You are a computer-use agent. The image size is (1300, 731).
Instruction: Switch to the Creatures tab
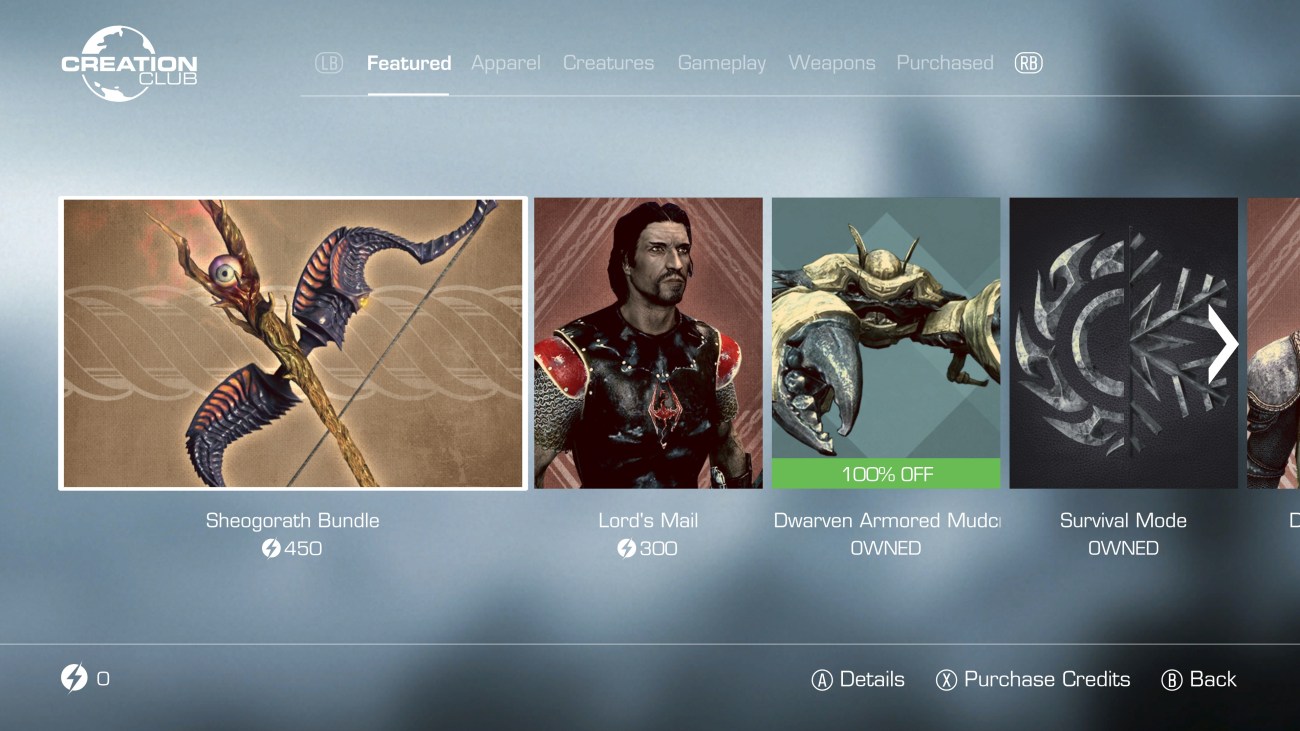click(x=608, y=63)
